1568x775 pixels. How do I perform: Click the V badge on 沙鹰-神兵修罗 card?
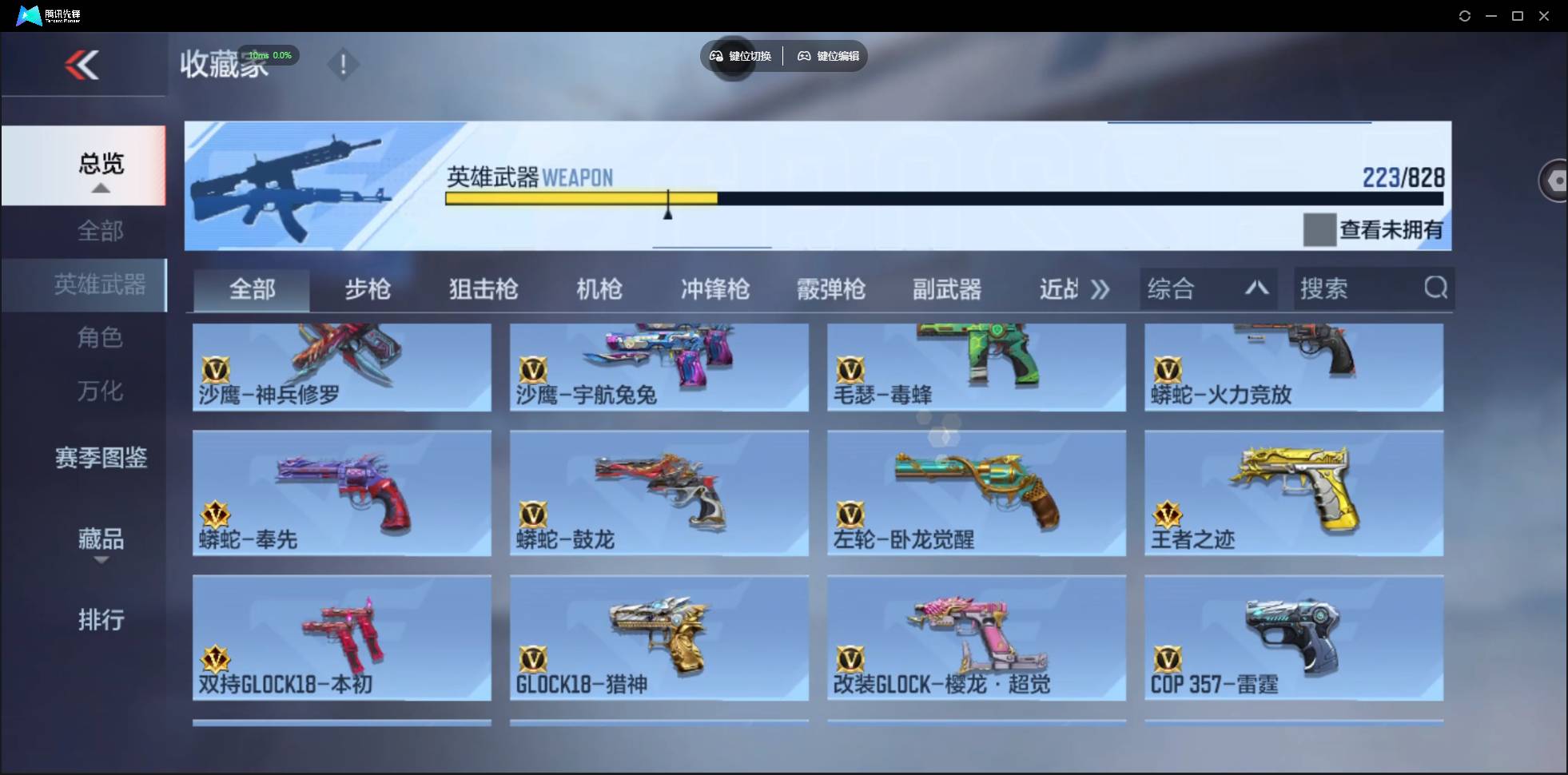214,369
